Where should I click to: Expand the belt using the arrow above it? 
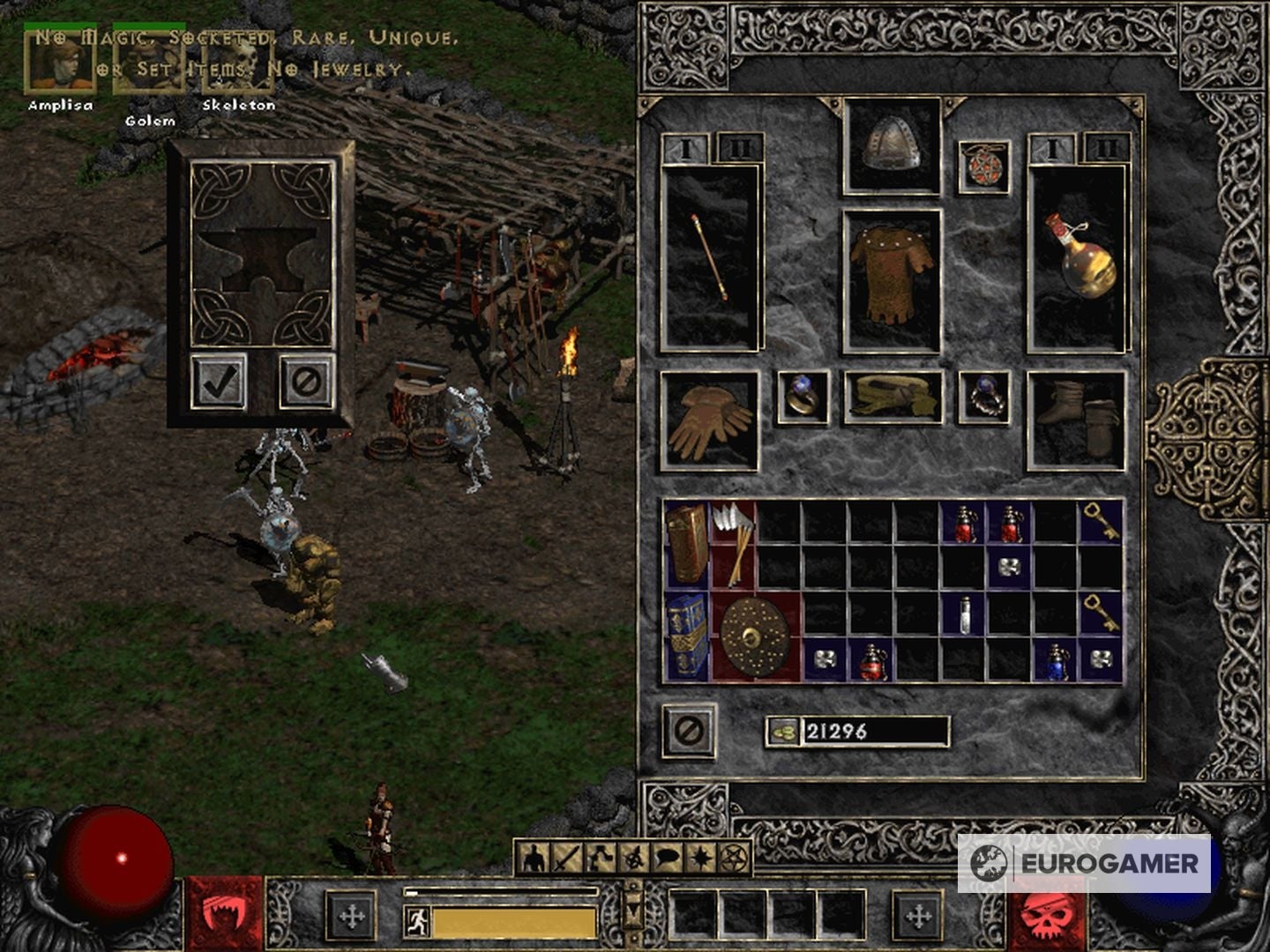point(632,908)
